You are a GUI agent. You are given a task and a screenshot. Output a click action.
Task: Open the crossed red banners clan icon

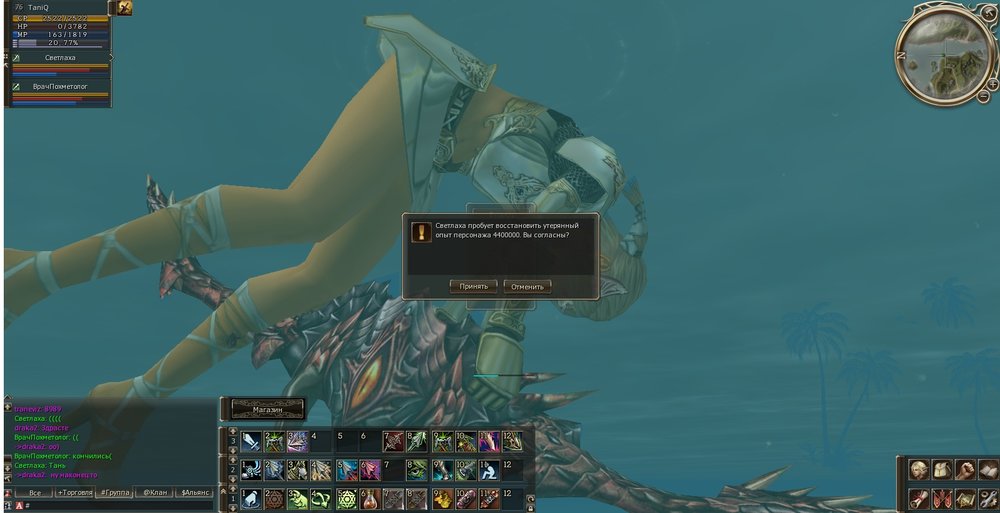[x=941, y=498]
